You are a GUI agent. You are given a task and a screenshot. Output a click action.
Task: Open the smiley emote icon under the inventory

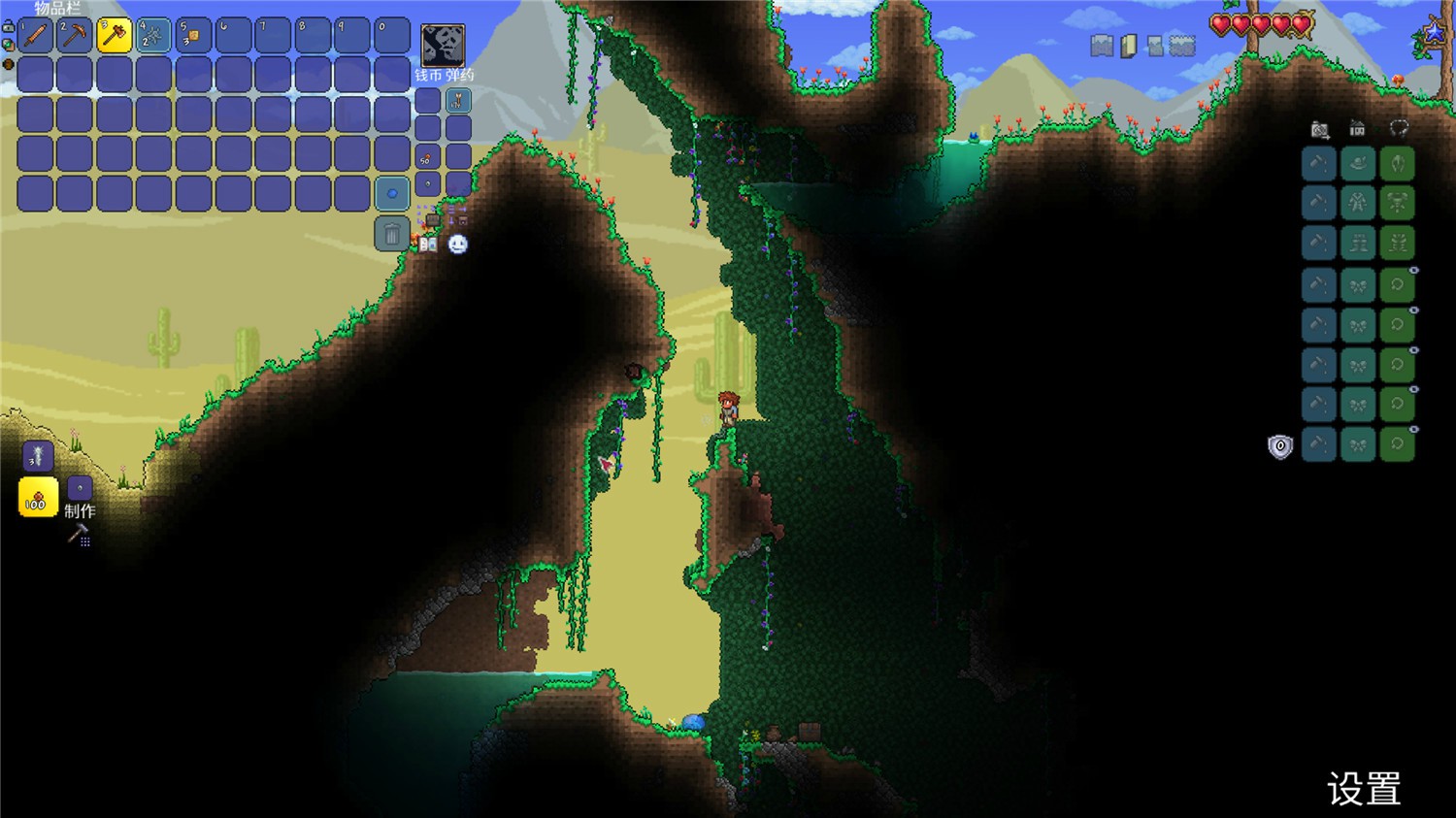(x=457, y=245)
